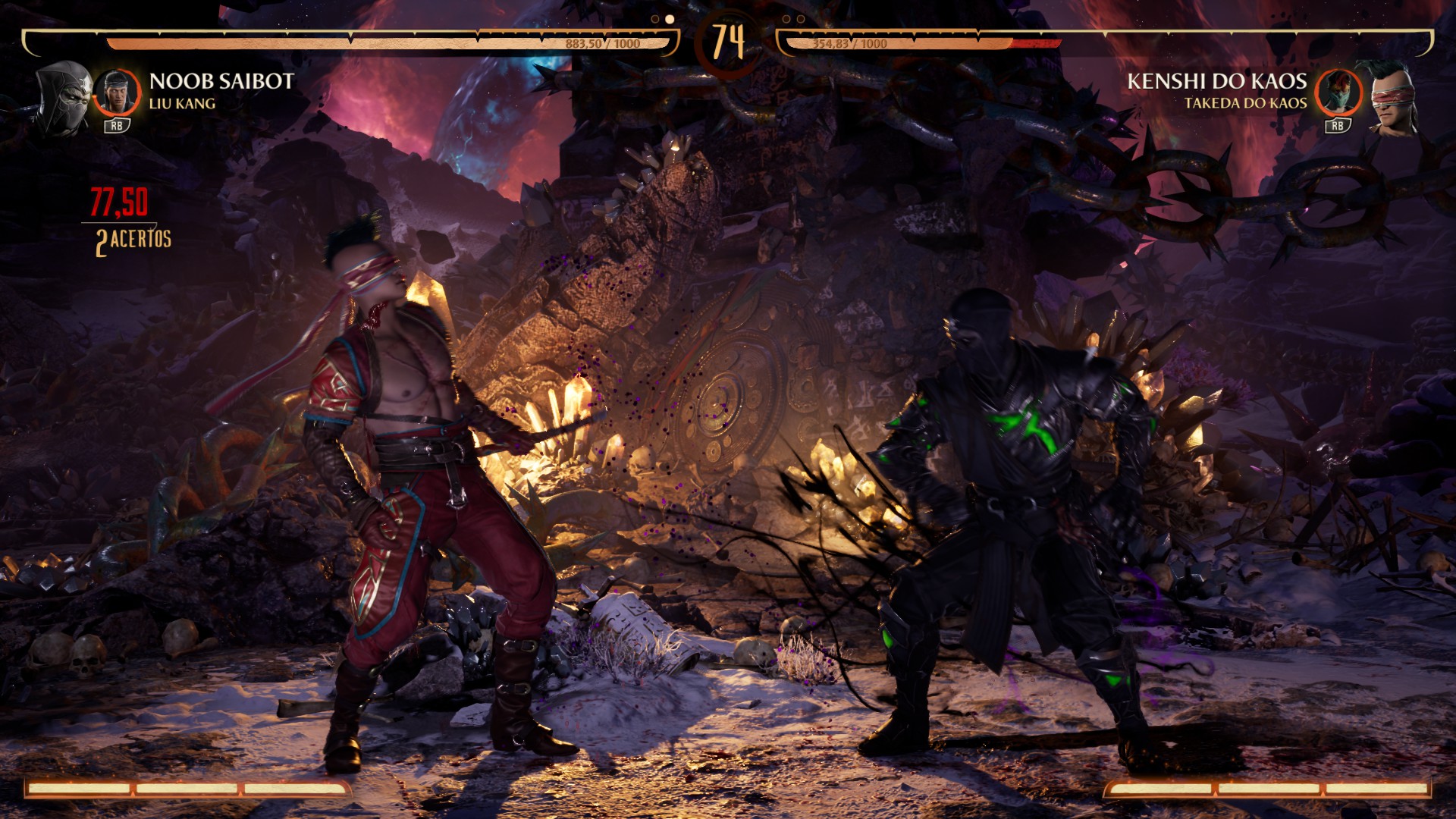The height and width of the screenshot is (819, 1456).
Task: Click the Kenshi do Kaos fighter portrait
Action: tap(1393, 99)
